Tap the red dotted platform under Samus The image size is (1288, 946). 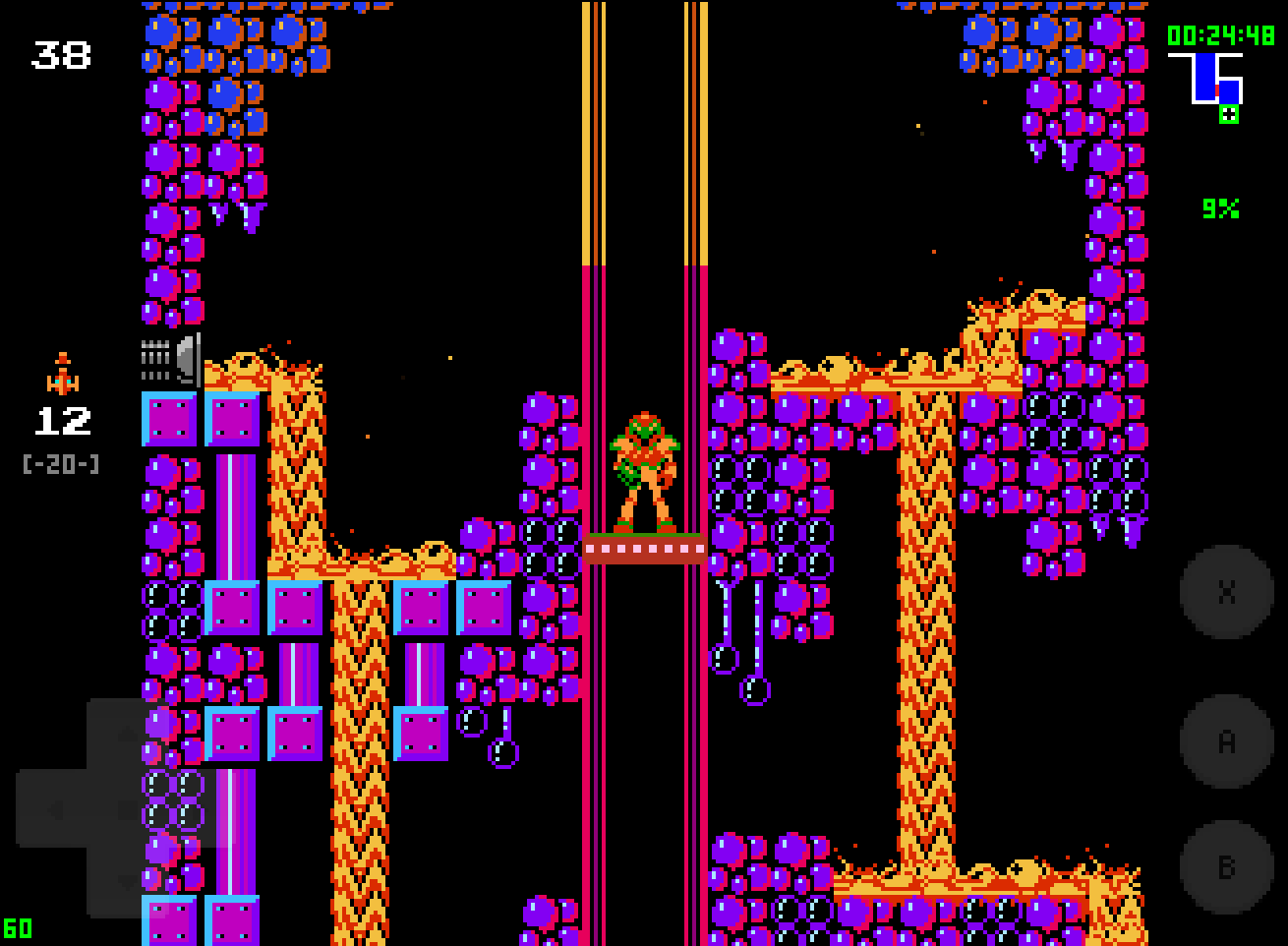click(x=644, y=549)
